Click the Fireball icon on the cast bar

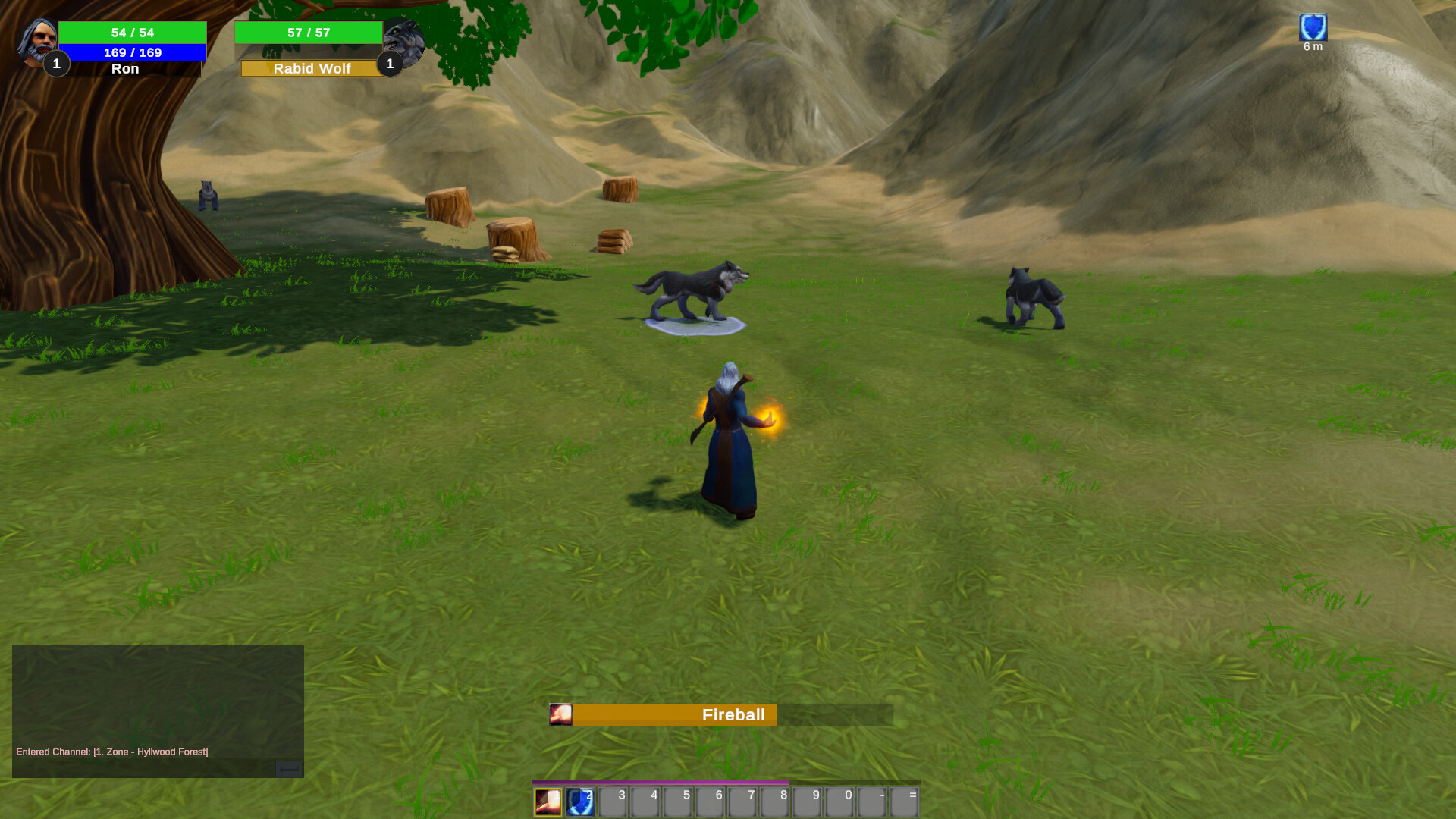pyautogui.click(x=561, y=714)
